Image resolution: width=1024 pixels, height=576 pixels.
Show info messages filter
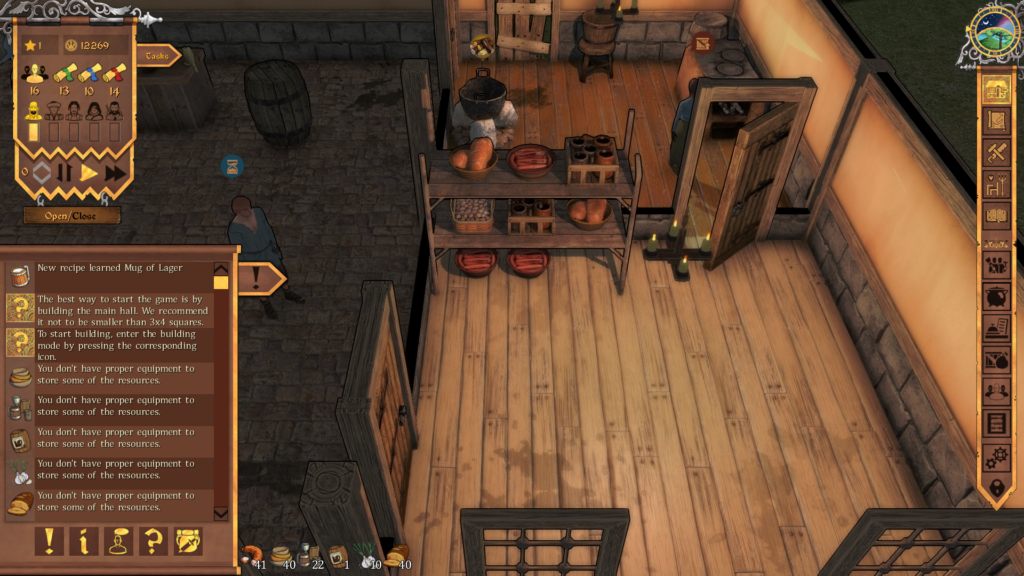84,541
